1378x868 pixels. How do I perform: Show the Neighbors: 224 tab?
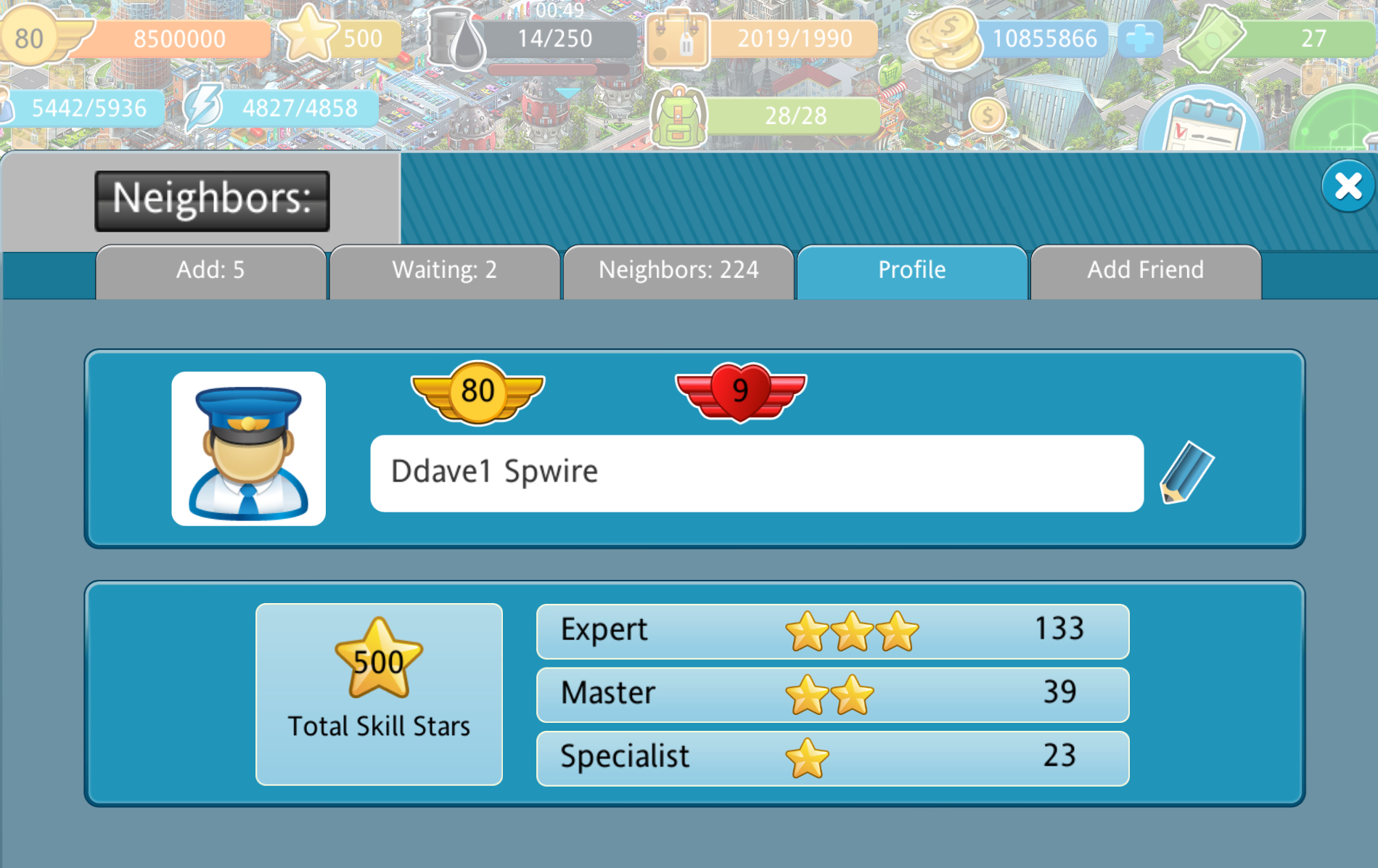click(x=678, y=271)
